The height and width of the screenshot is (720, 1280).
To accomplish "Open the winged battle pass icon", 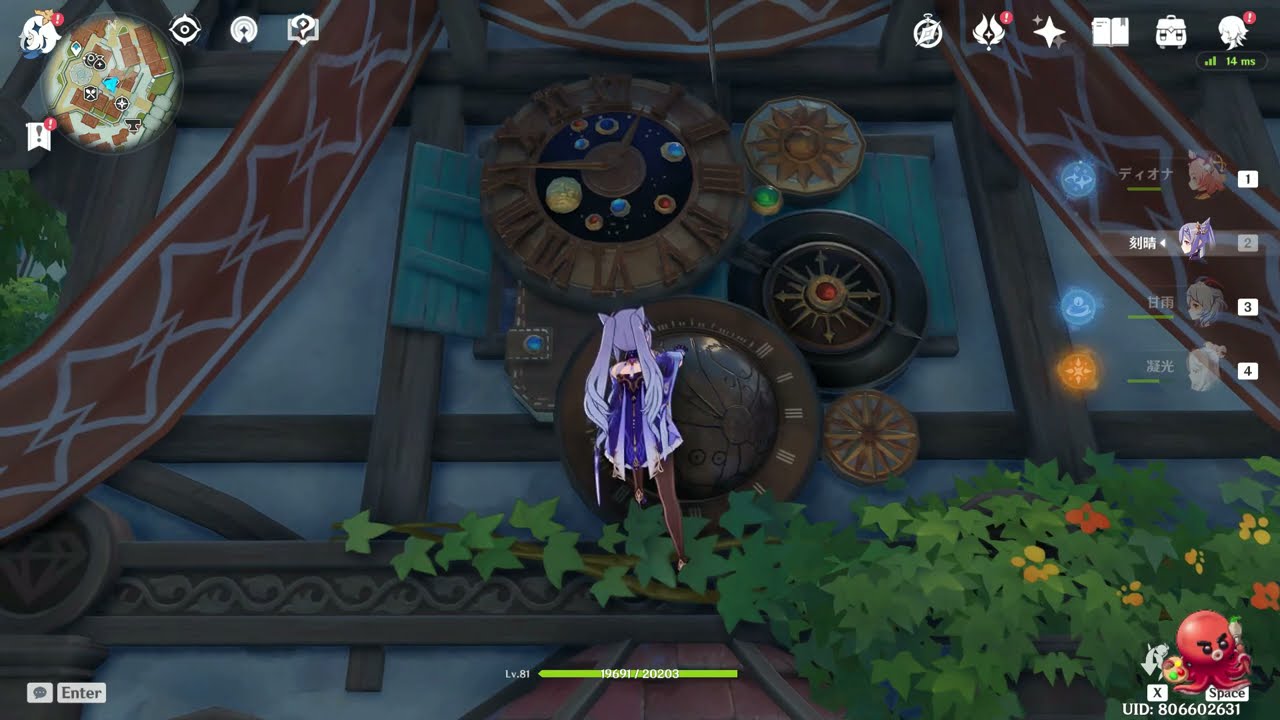I will (988, 32).
